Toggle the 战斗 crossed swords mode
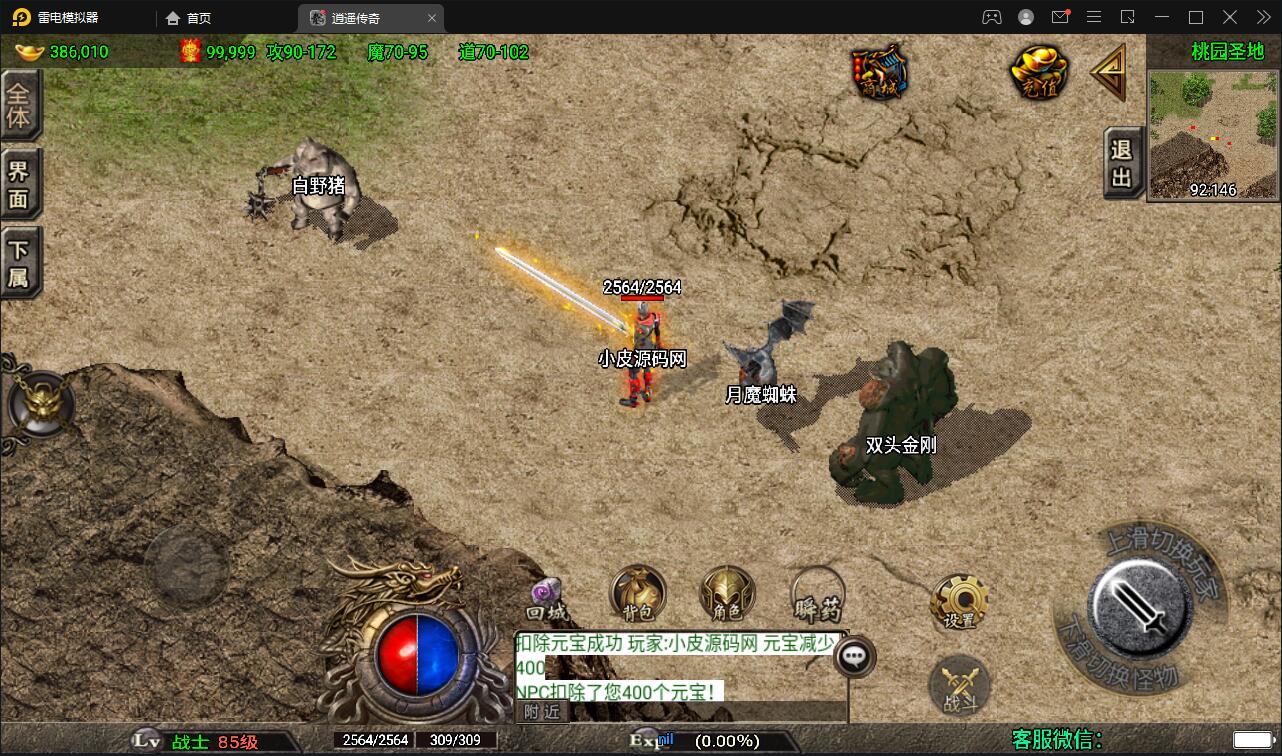The image size is (1282, 756). click(x=959, y=688)
